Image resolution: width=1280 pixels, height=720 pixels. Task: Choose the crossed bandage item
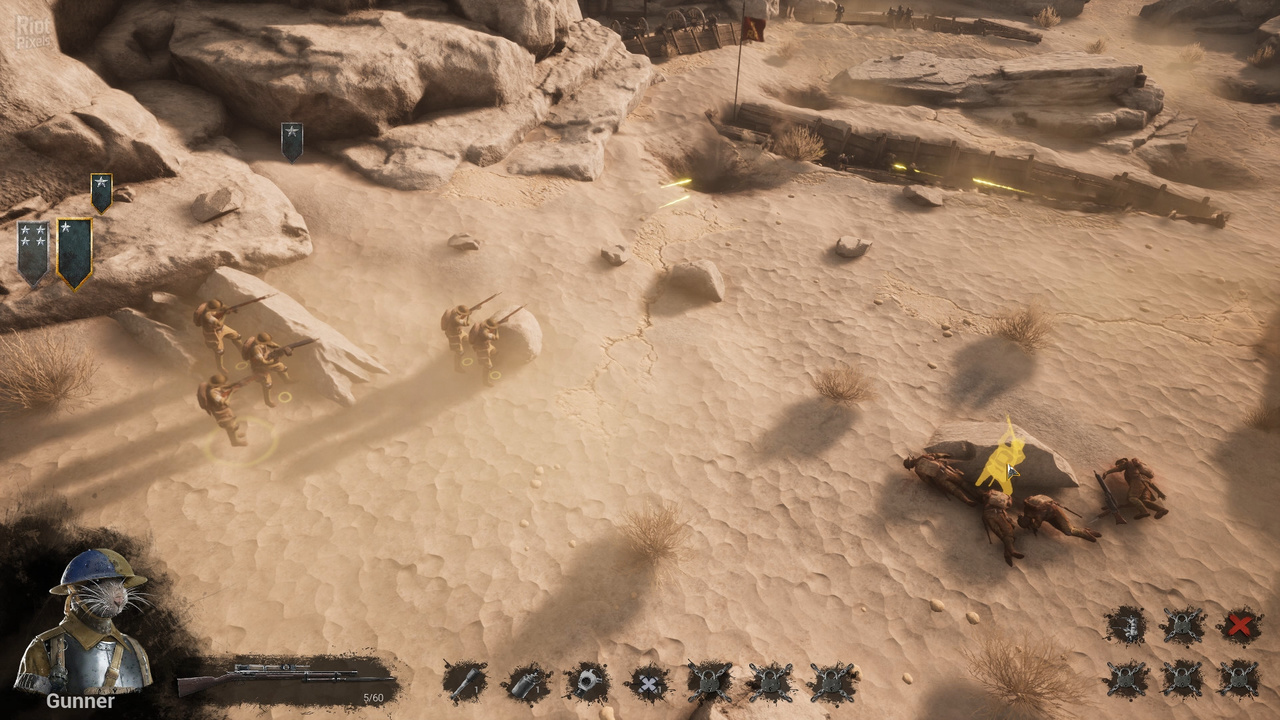point(648,683)
